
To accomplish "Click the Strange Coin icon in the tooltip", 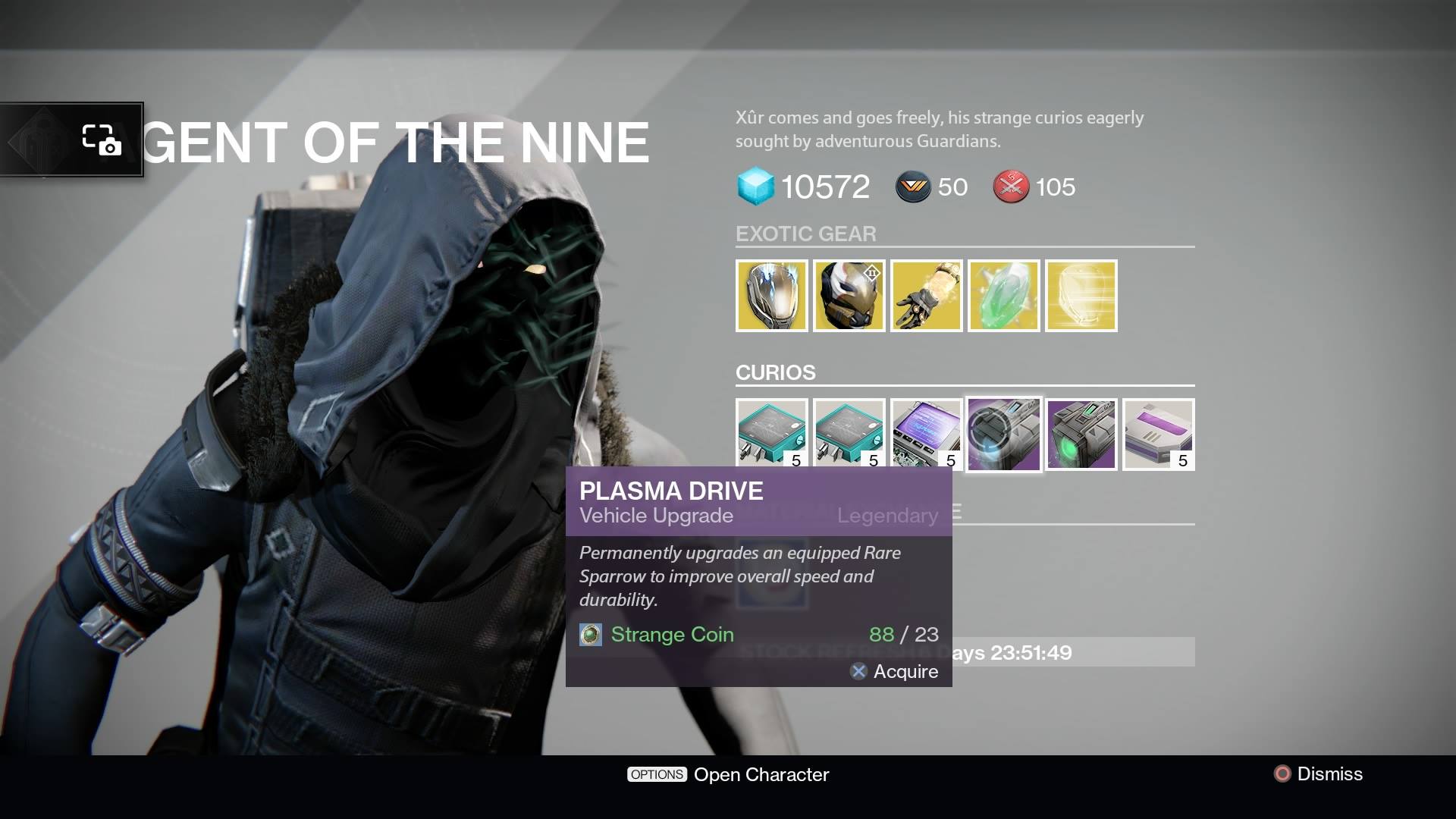I will pos(588,635).
